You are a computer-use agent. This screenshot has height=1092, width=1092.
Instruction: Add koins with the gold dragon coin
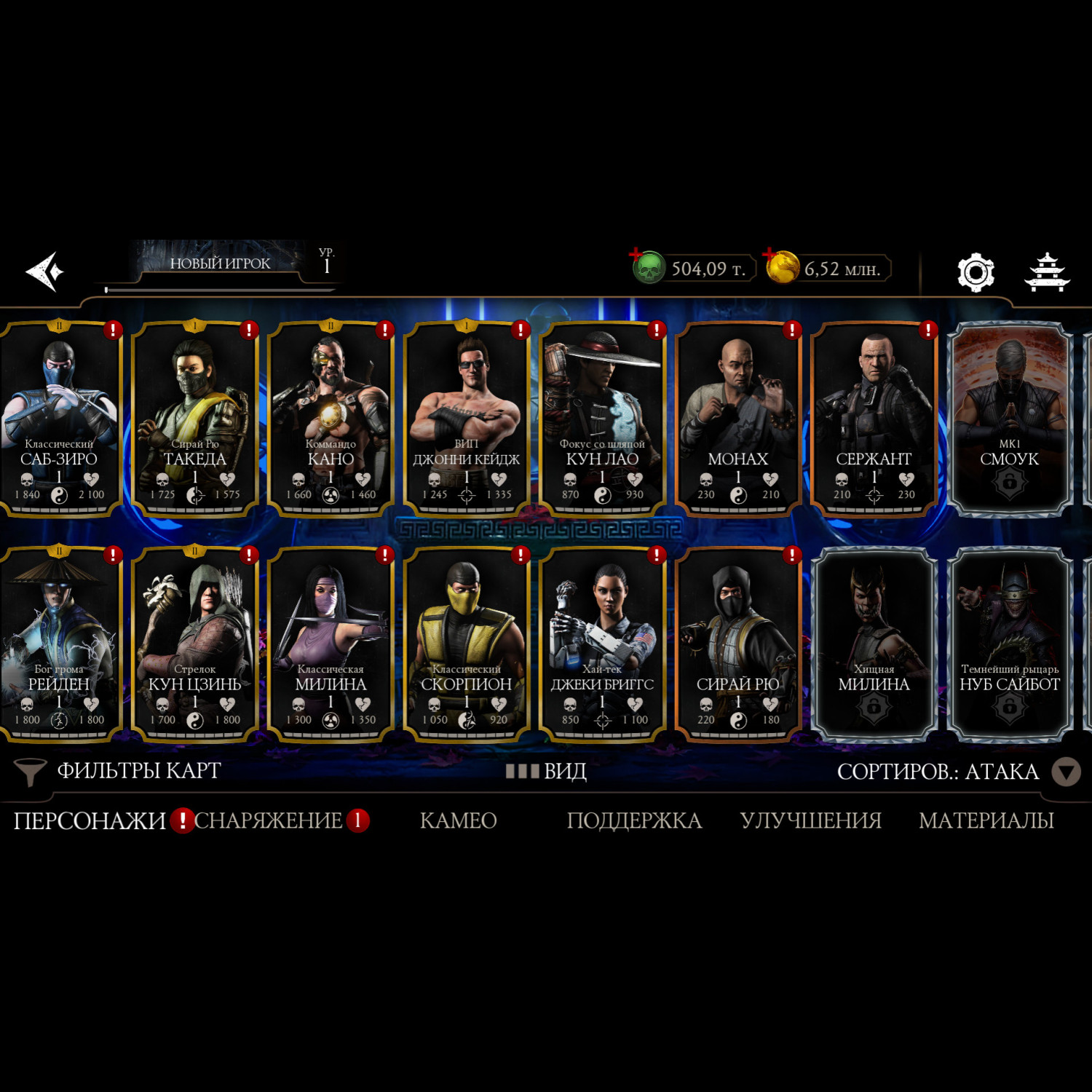(x=782, y=267)
